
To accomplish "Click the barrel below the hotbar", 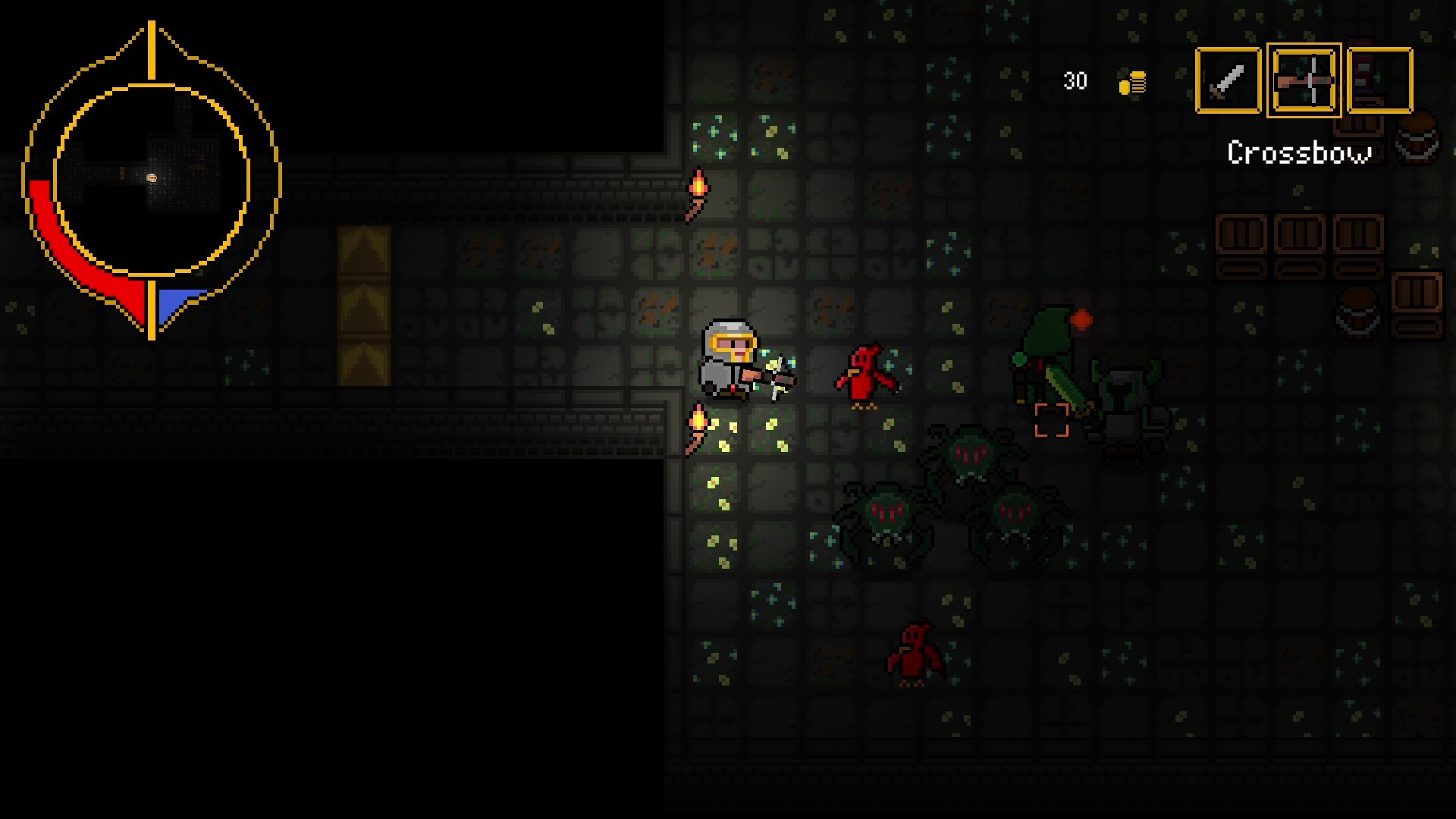I will (x=1417, y=140).
